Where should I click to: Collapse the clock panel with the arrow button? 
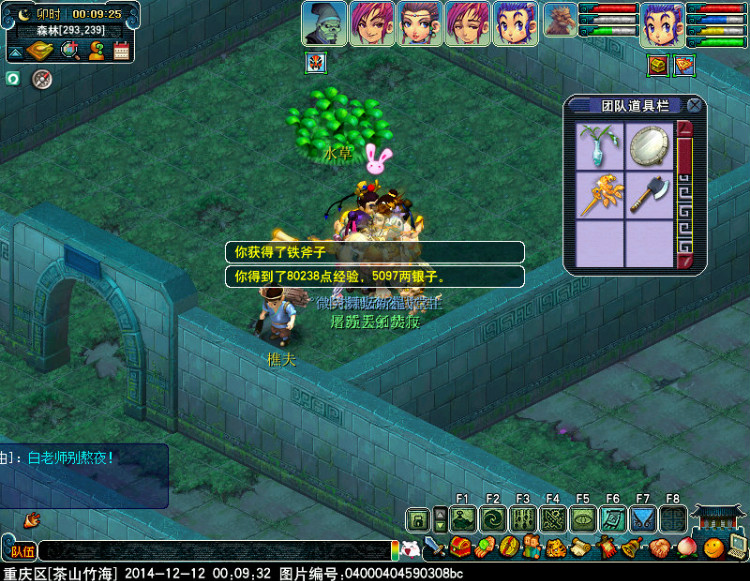tap(17, 52)
